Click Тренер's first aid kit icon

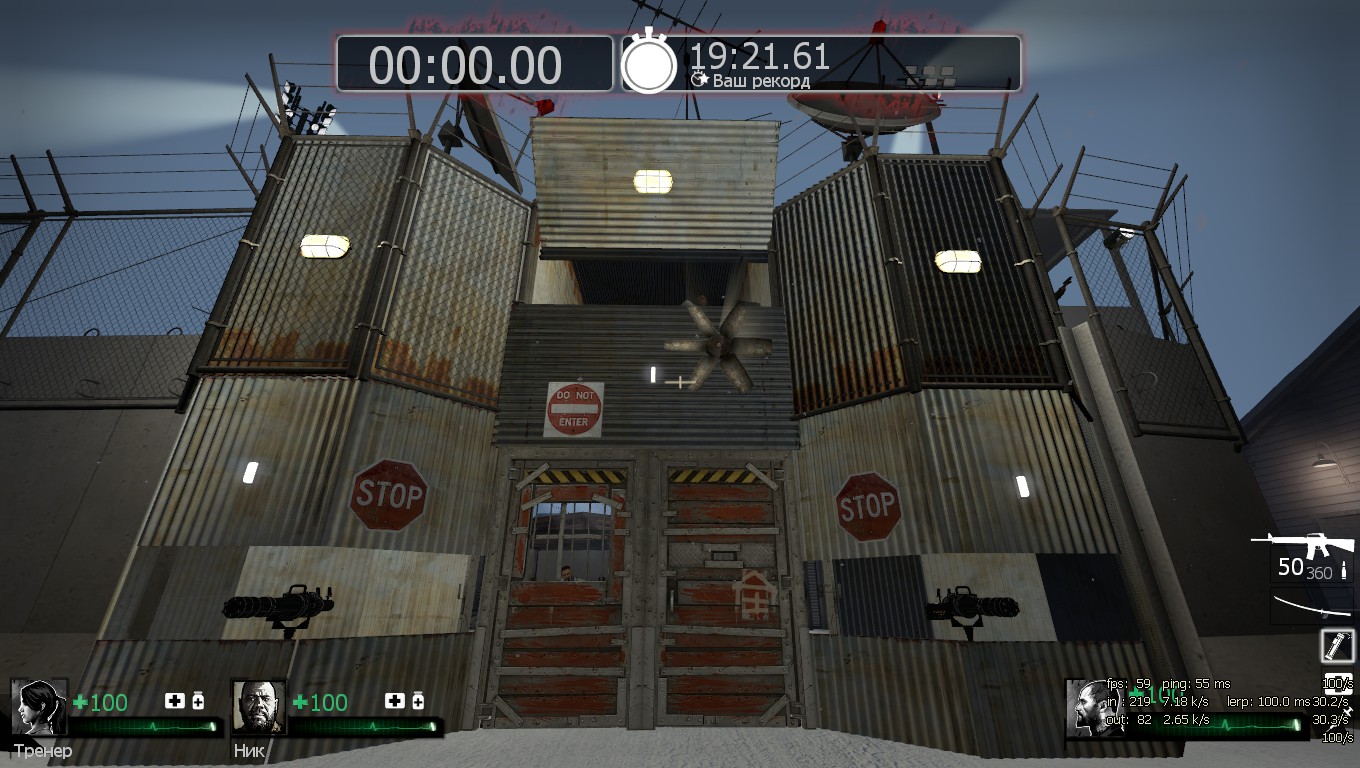[x=175, y=701]
